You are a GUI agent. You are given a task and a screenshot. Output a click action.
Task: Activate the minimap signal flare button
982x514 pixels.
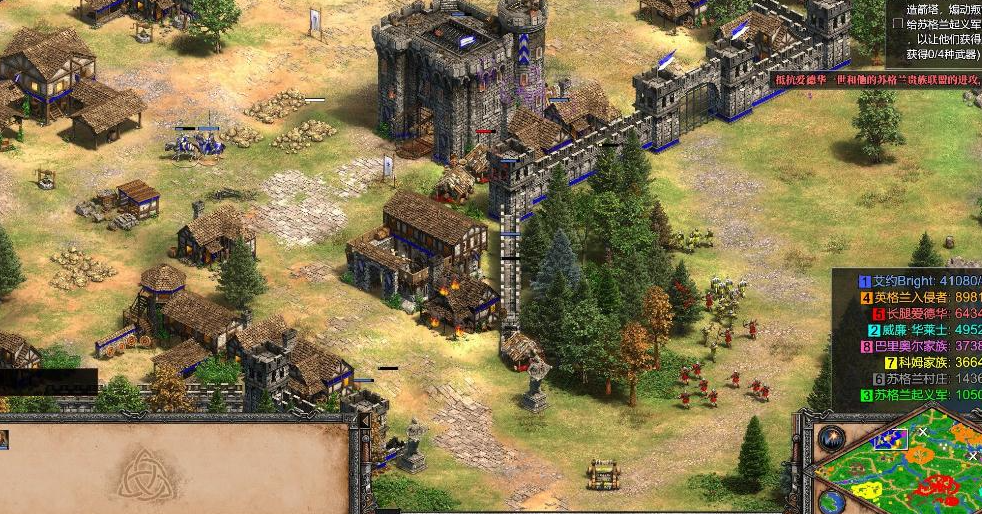(x=832, y=438)
